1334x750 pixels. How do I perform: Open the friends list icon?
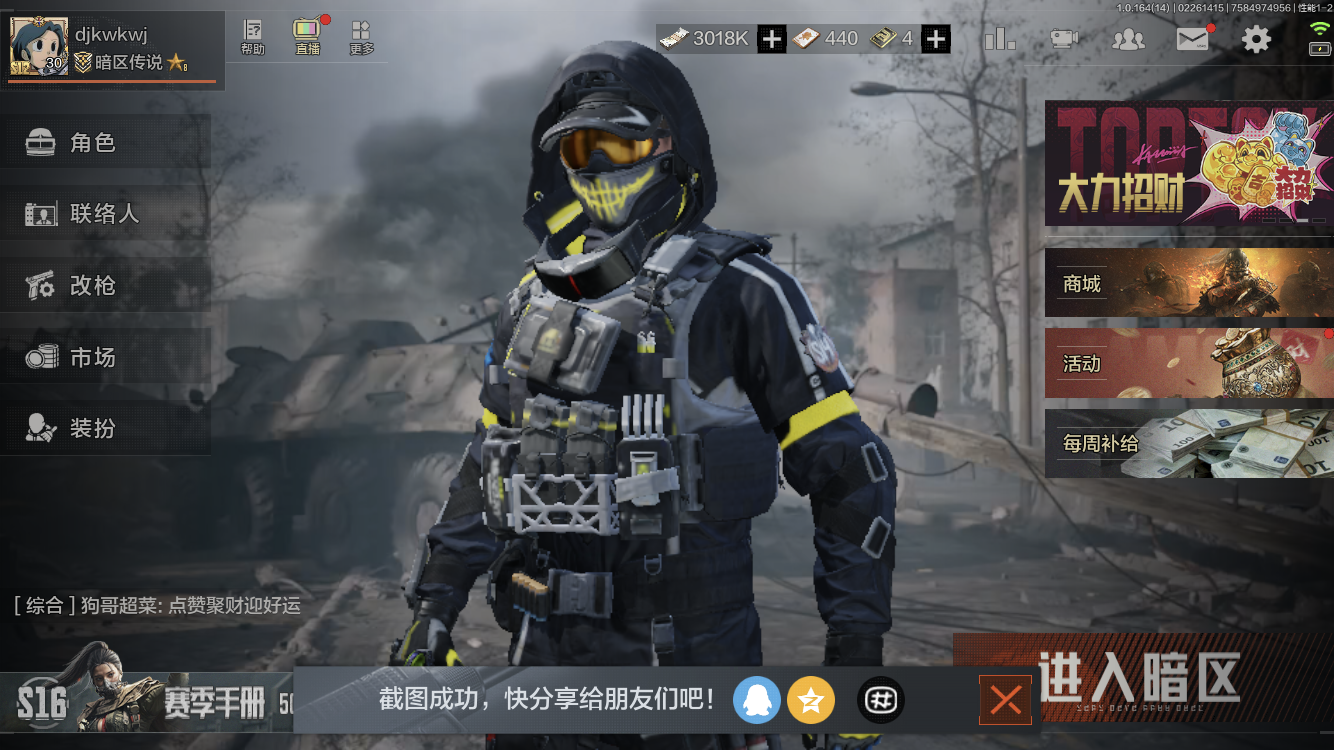click(x=1128, y=38)
